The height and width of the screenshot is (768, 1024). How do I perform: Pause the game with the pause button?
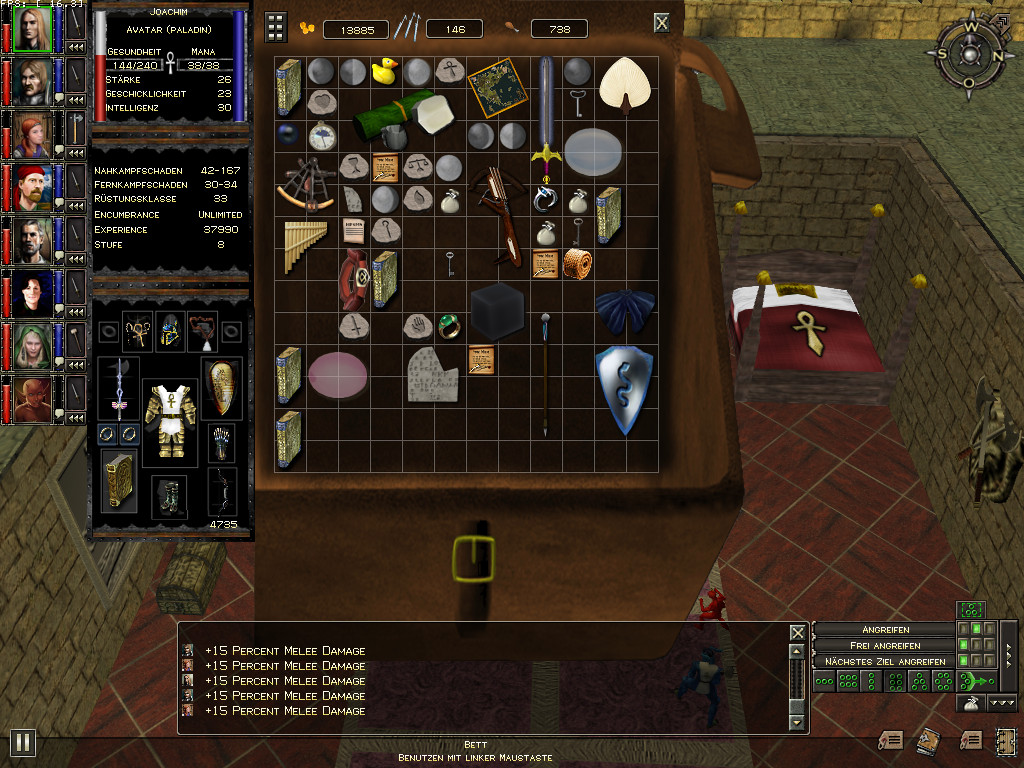(22, 742)
